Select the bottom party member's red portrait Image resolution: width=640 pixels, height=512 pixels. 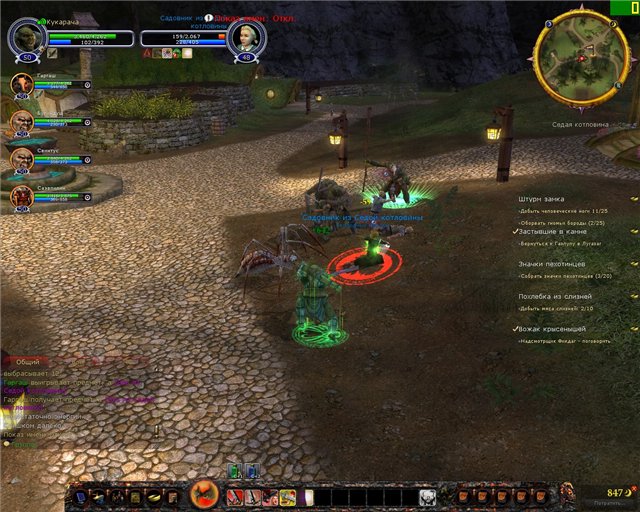pyautogui.click(x=22, y=196)
